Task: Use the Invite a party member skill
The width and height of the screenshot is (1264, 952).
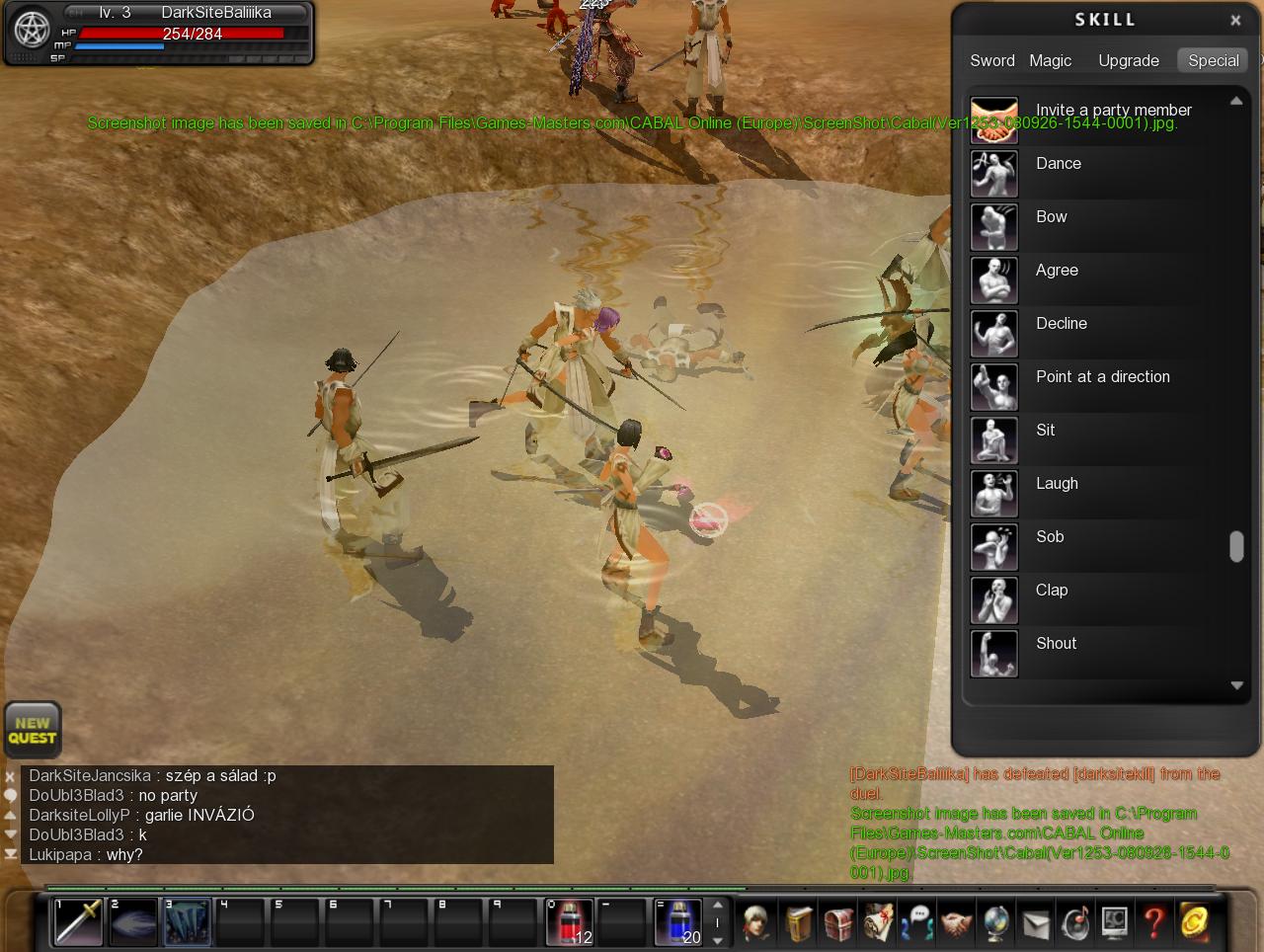Action: point(994,121)
